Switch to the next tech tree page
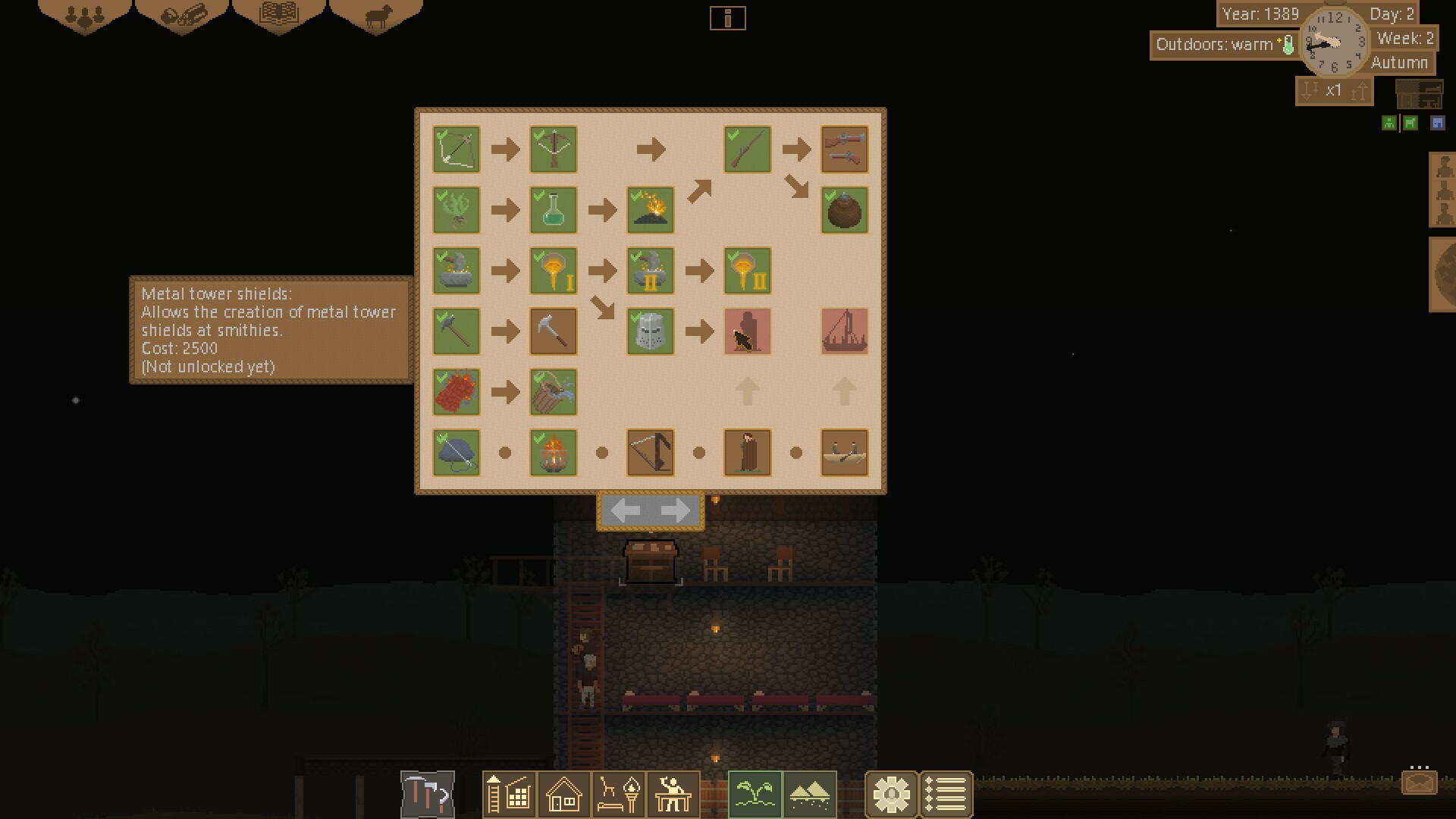This screenshot has height=819, width=1456. tap(674, 510)
